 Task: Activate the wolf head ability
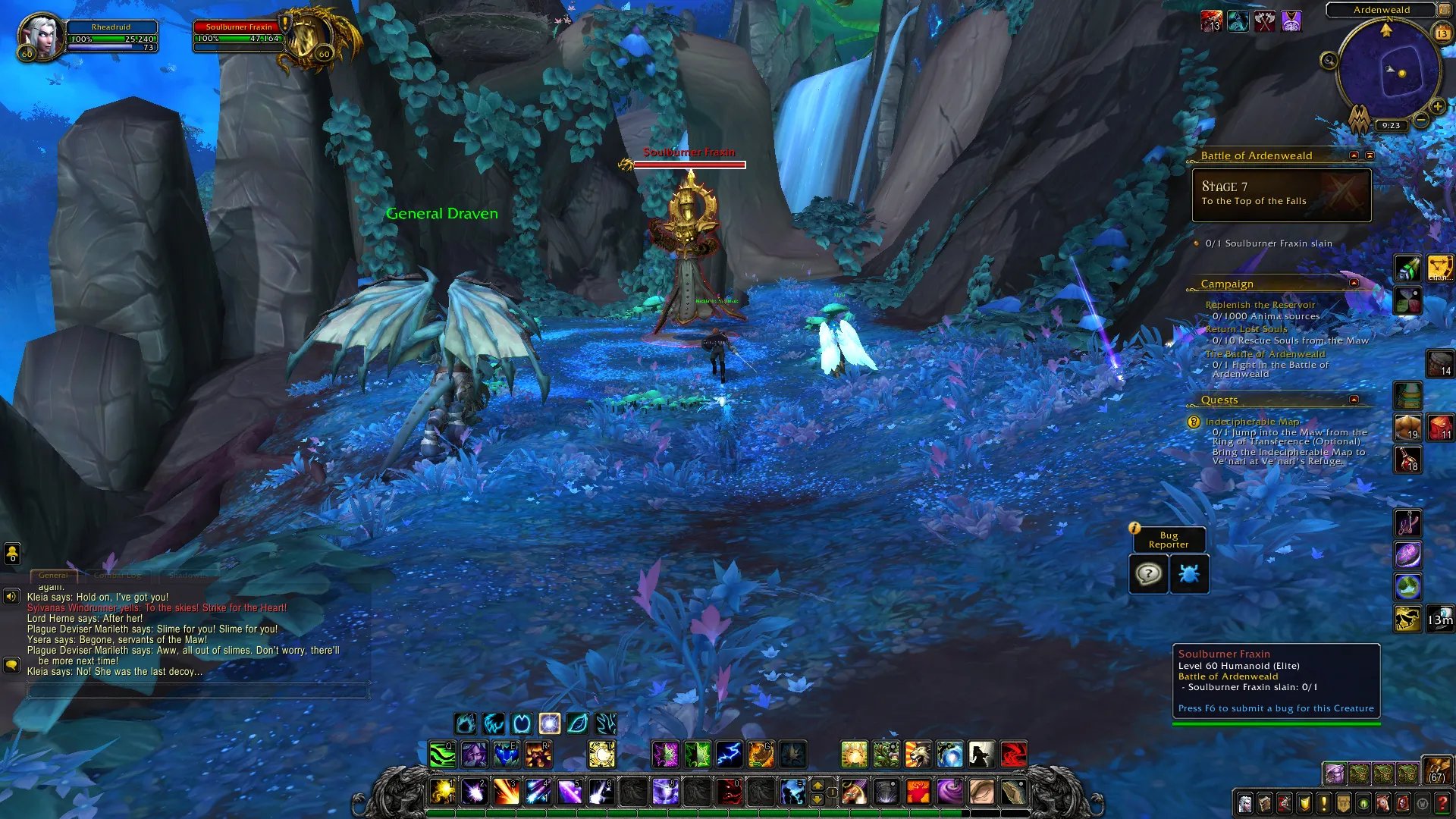[918, 755]
